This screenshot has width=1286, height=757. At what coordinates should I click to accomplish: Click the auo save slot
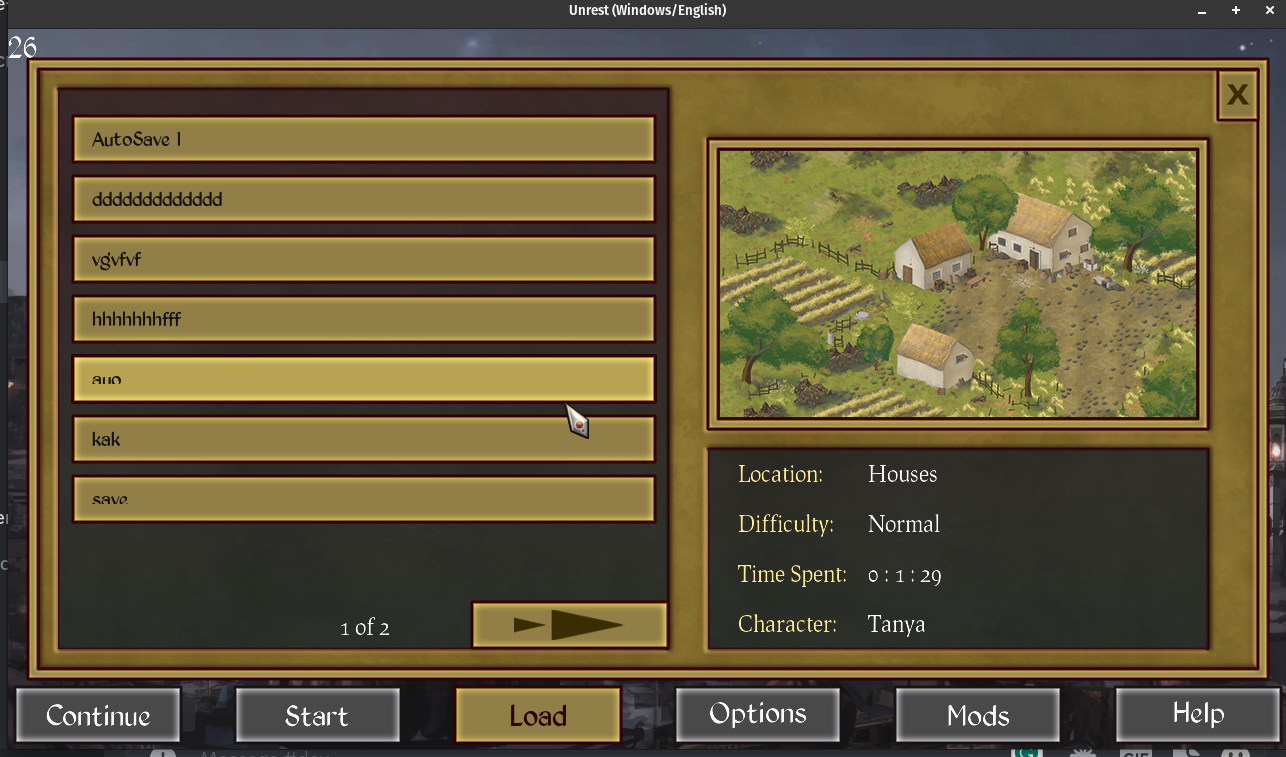tap(363, 378)
